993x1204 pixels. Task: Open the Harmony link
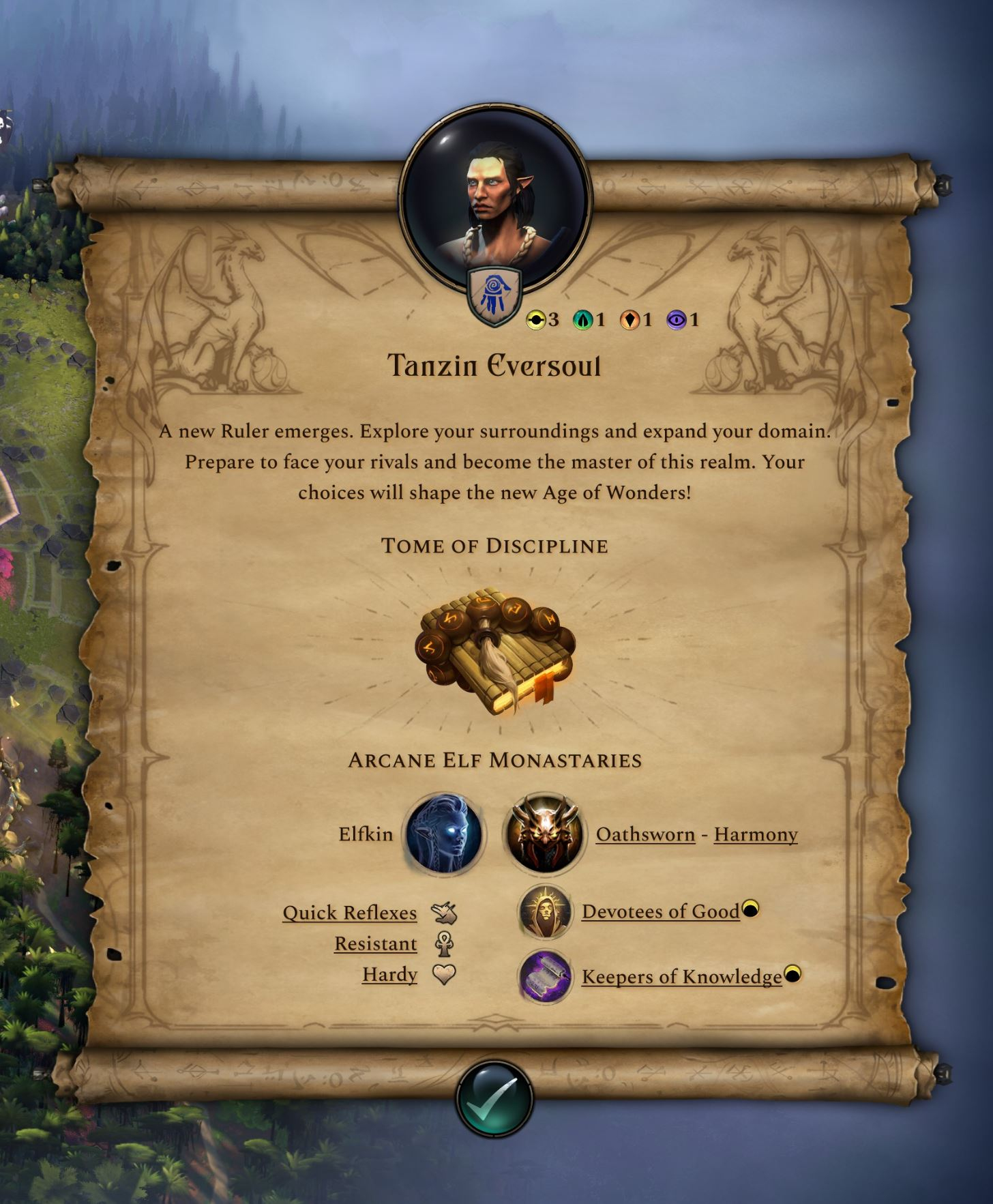[756, 834]
